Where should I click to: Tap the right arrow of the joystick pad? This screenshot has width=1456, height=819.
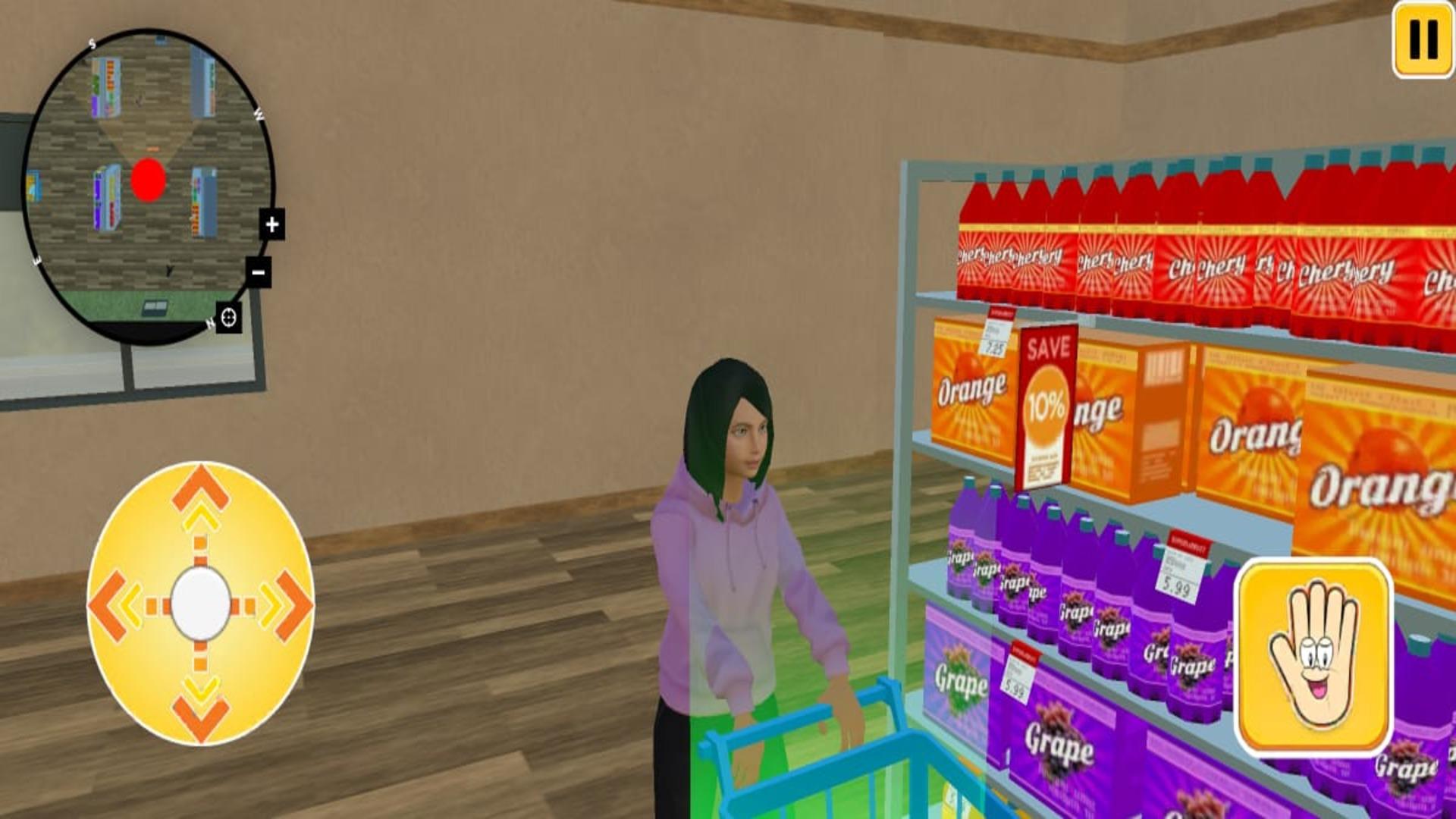[x=290, y=603]
